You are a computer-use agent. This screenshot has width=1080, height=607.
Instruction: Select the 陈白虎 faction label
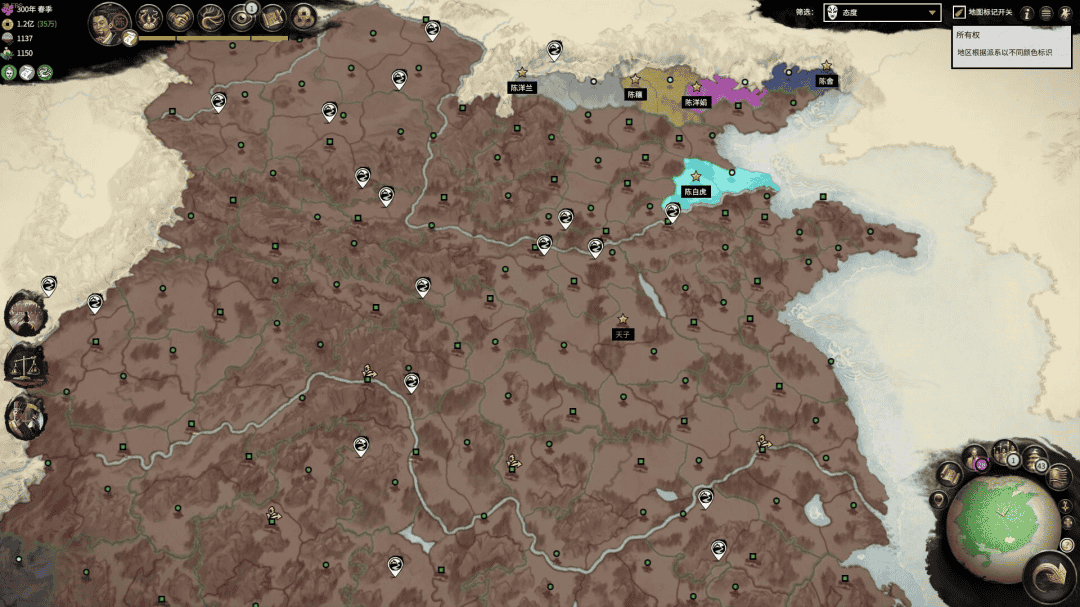tap(695, 191)
